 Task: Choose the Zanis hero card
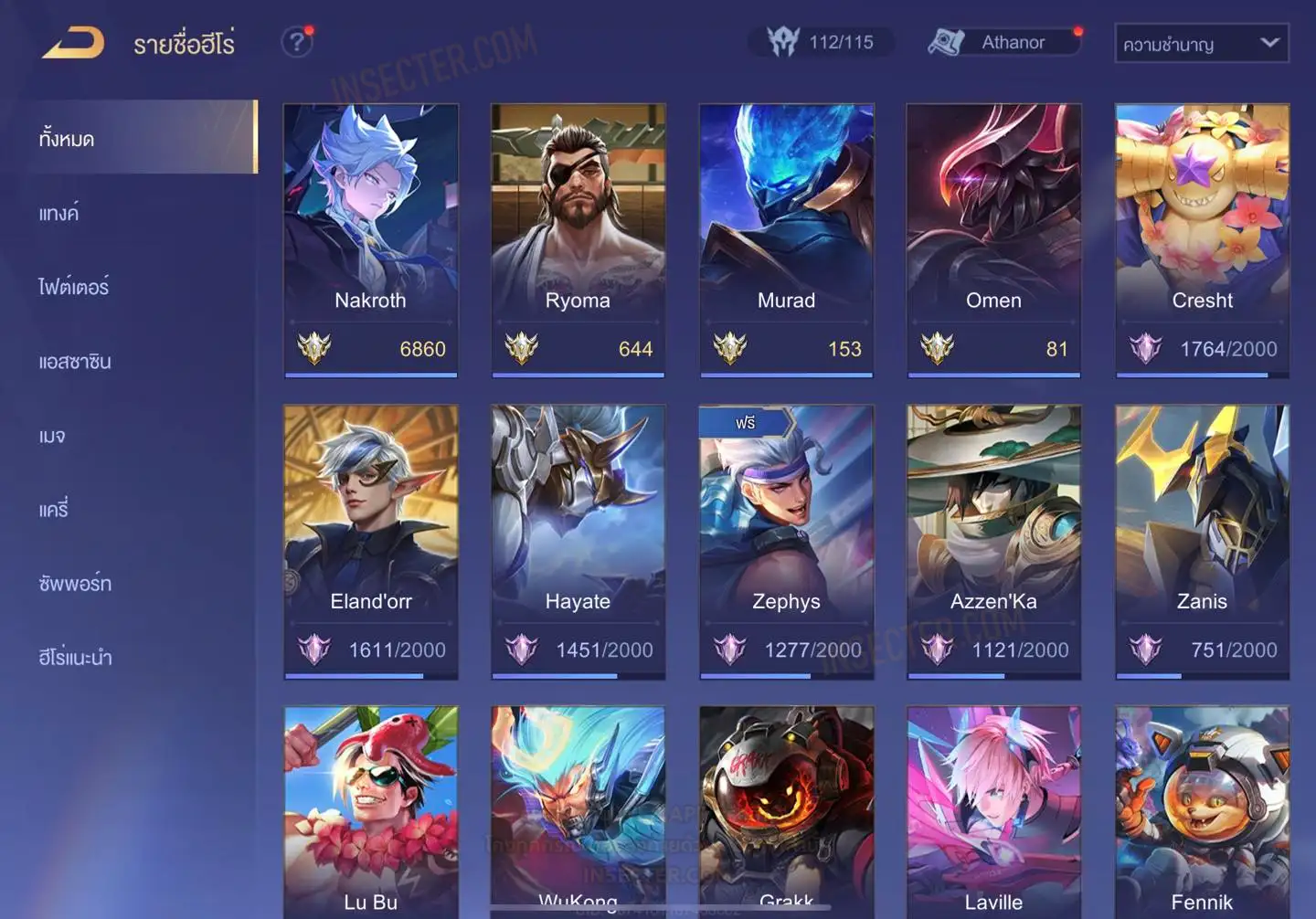pyautogui.click(x=1202, y=541)
